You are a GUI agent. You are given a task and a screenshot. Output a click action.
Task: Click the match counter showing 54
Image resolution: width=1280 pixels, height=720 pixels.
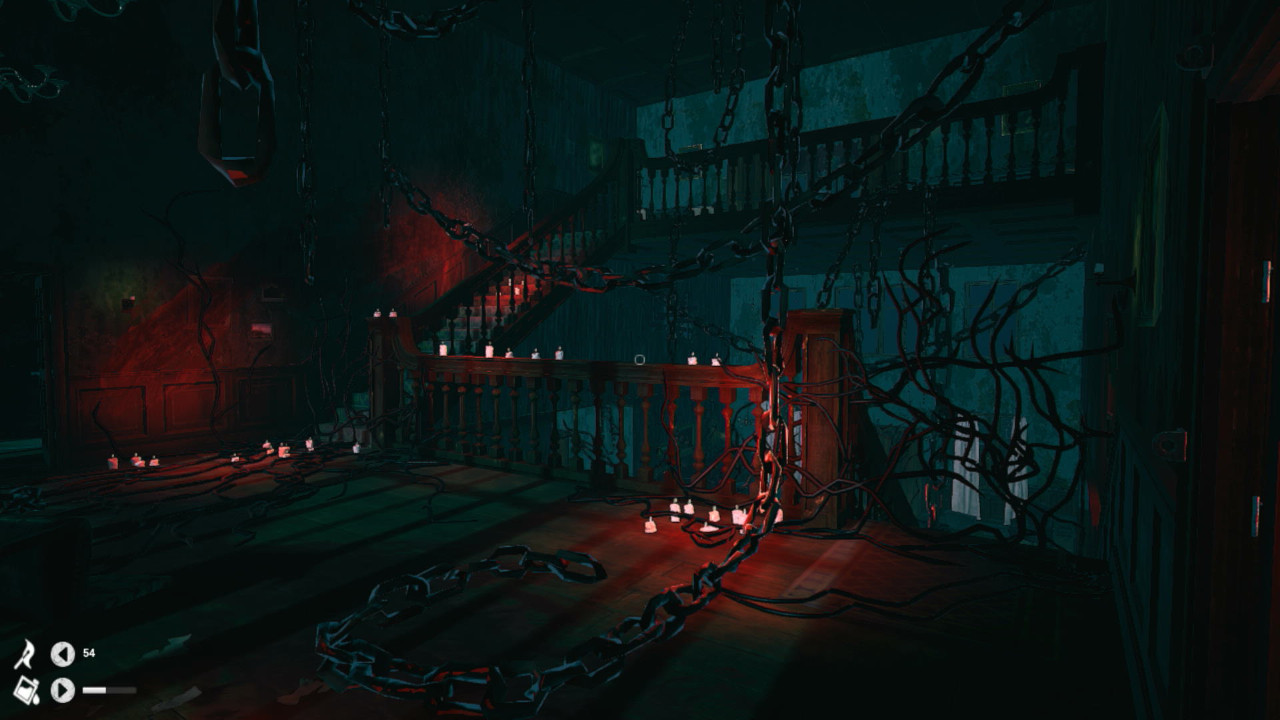(x=89, y=653)
